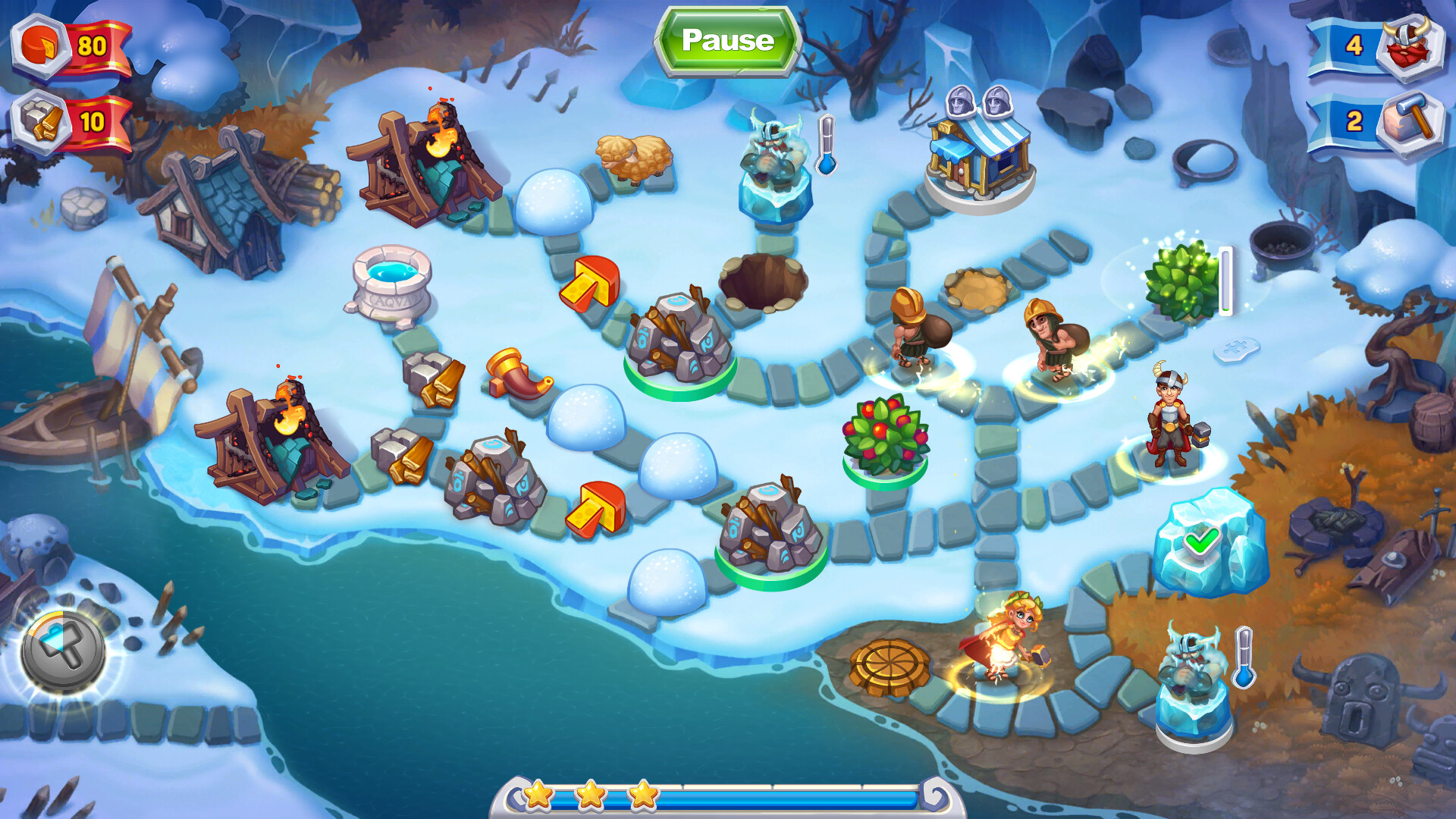1456x819 pixels.
Task: Select the viking hero holding a hammer
Action: coord(1172,417)
